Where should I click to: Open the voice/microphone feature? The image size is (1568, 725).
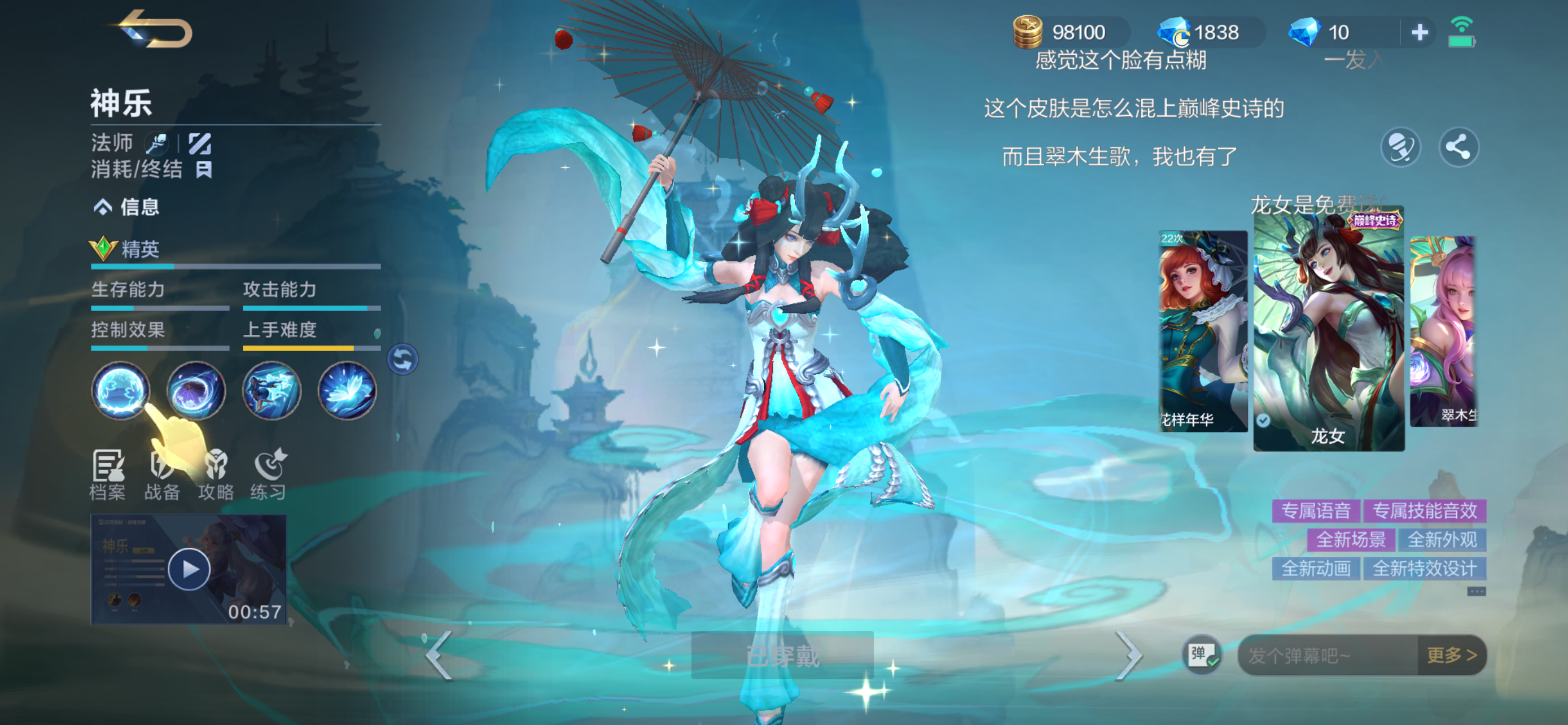(1403, 147)
